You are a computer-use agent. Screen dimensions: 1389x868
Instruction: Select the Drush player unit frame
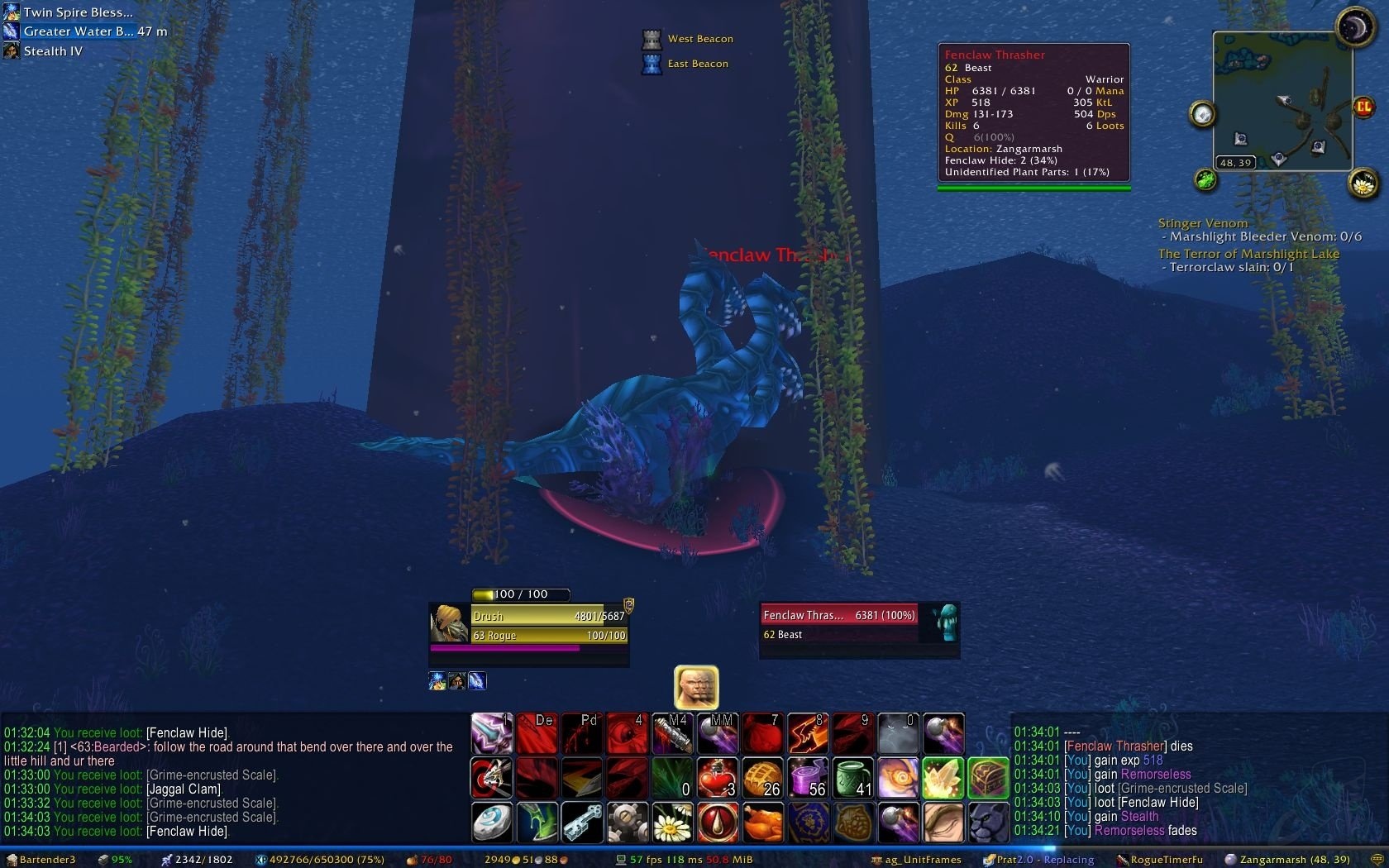(x=529, y=625)
